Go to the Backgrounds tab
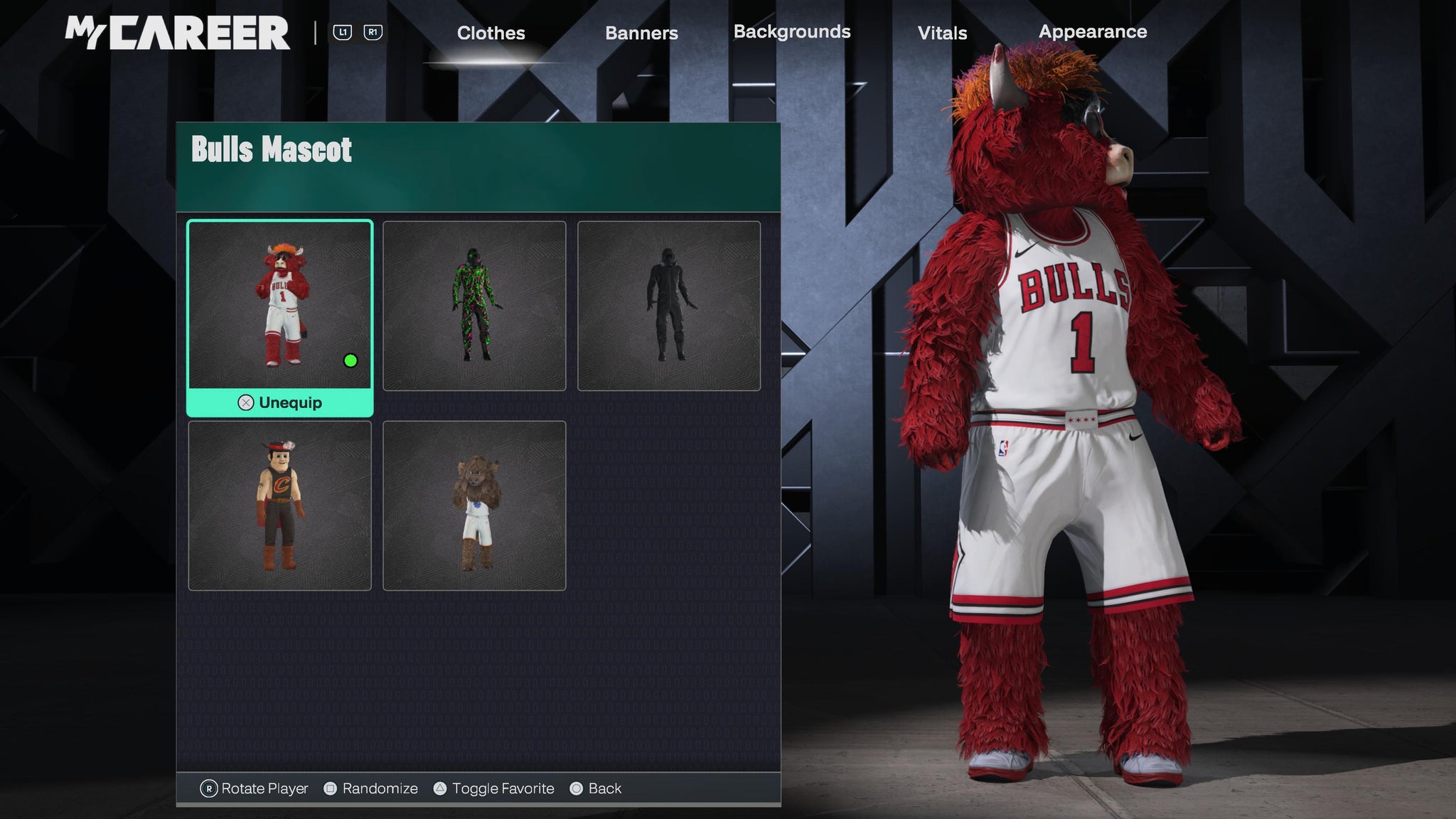This screenshot has height=819, width=1456. pyautogui.click(x=791, y=32)
